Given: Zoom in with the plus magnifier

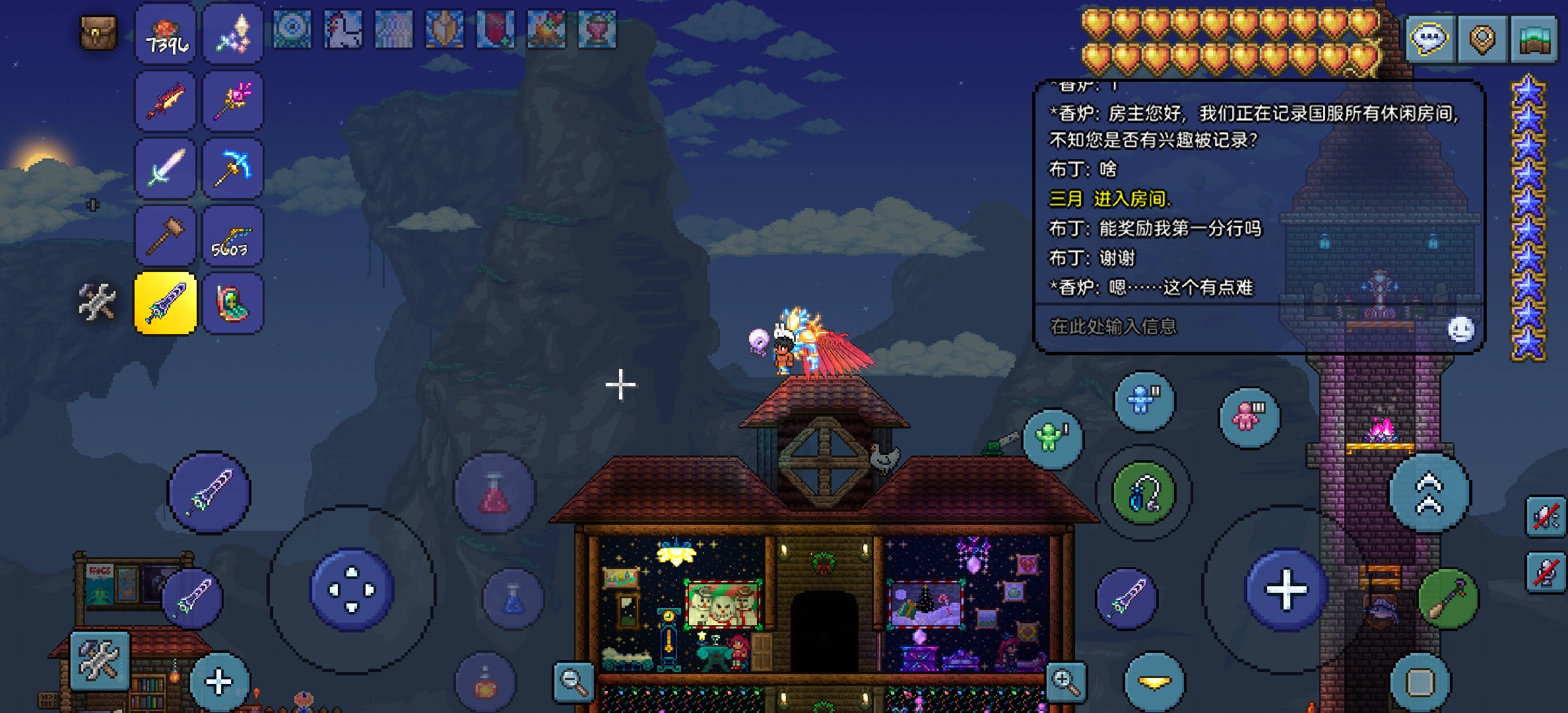Looking at the screenshot, I should point(1065,681).
